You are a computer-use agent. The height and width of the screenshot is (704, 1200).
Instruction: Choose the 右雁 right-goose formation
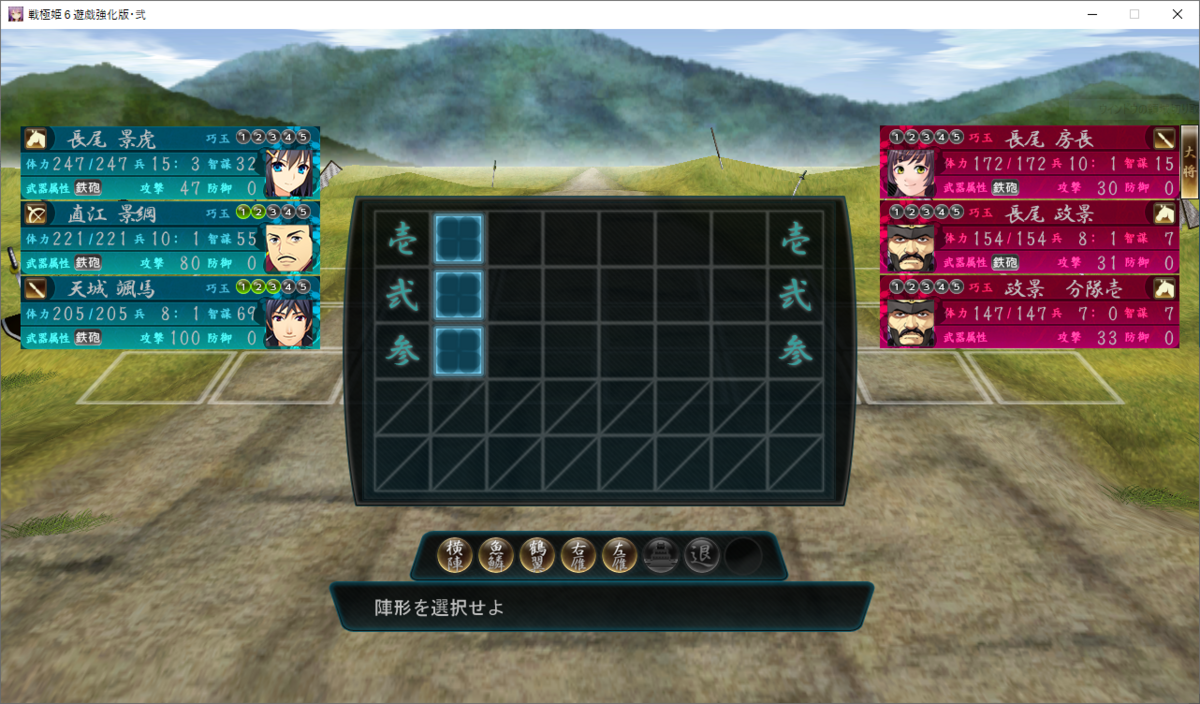click(578, 554)
